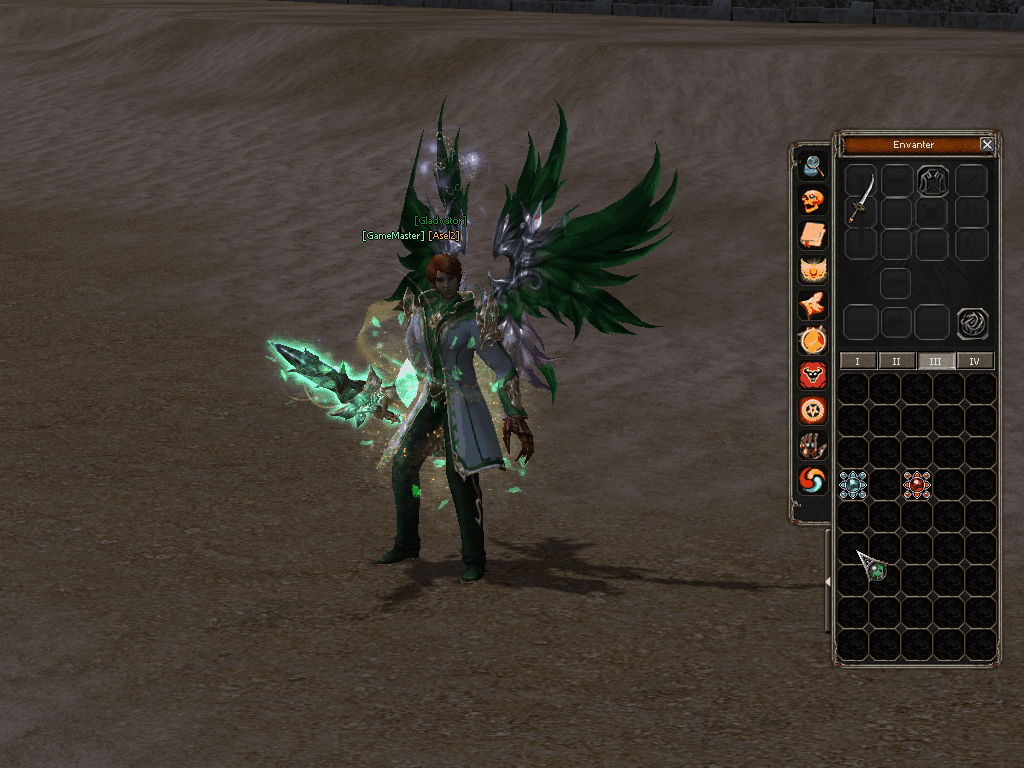Open the red-blue swirl sidebar icon

(813, 481)
